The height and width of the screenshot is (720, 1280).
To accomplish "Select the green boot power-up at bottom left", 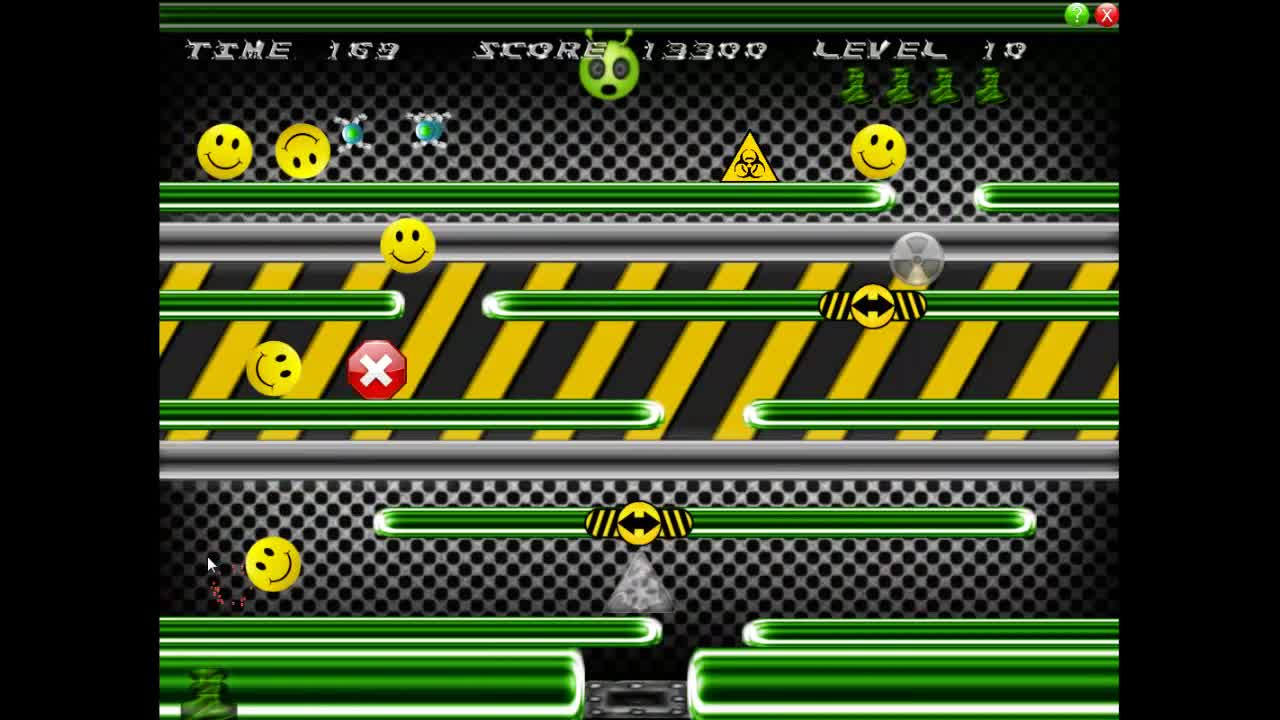I will (207, 692).
